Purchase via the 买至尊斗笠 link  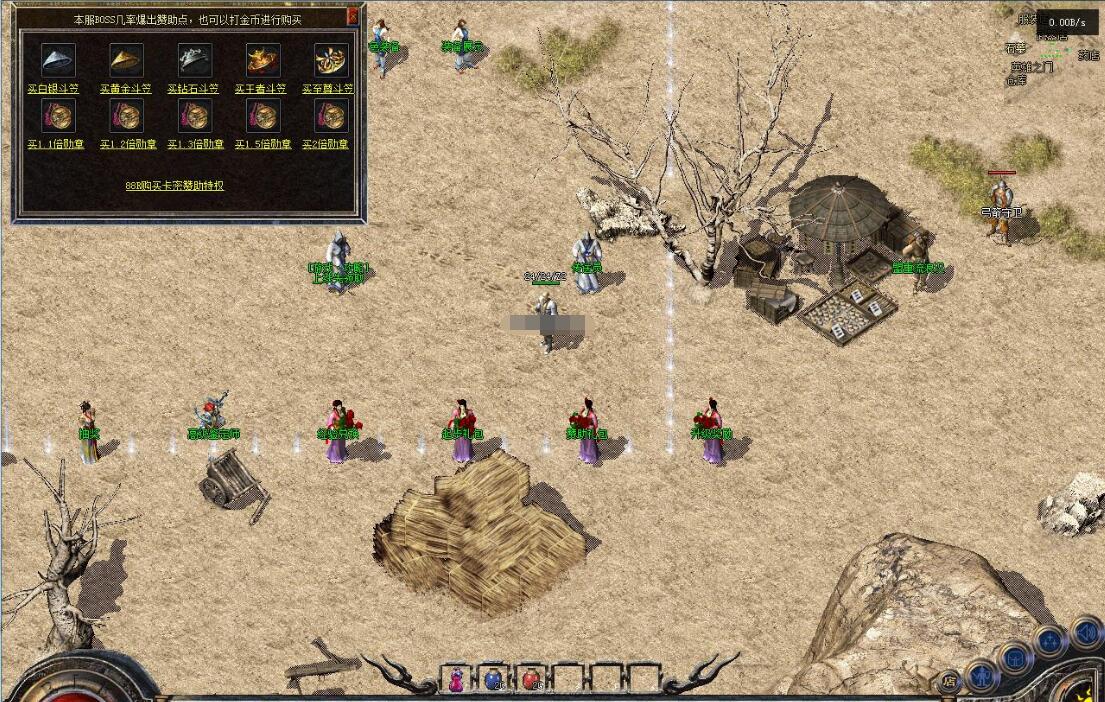click(329, 89)
